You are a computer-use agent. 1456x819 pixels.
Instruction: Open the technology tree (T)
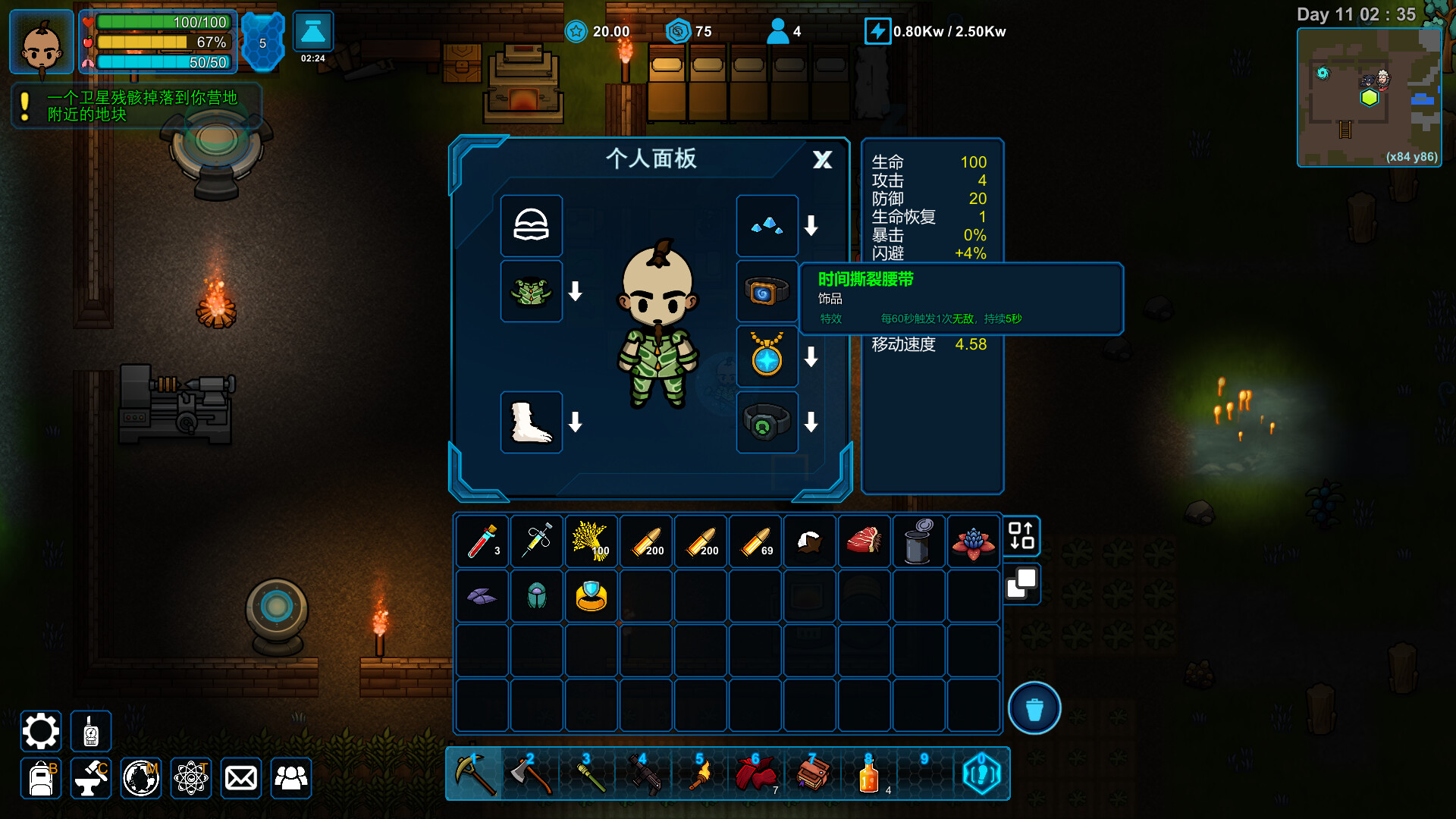191,778
